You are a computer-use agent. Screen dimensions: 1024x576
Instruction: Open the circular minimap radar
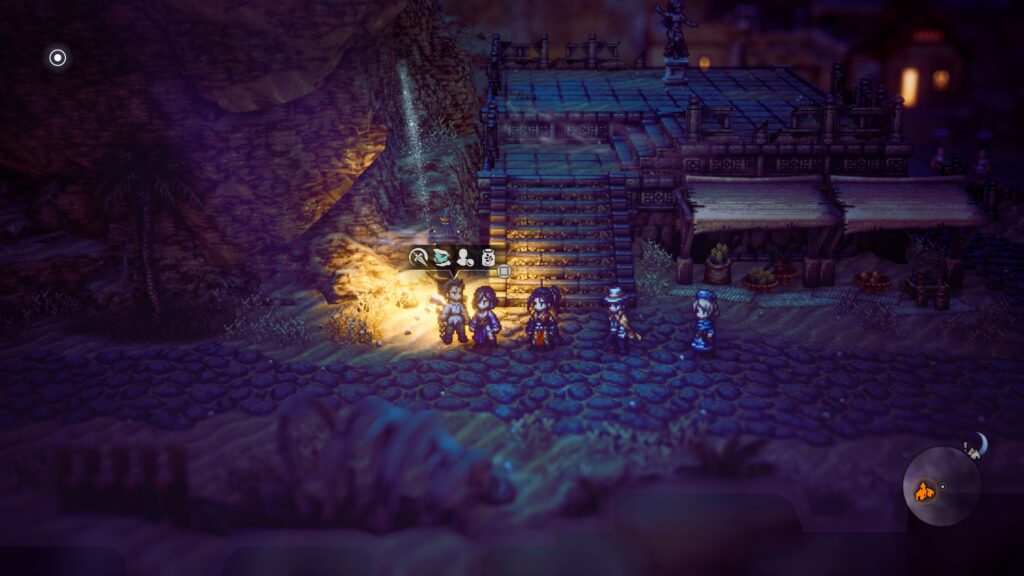point(941,487)
